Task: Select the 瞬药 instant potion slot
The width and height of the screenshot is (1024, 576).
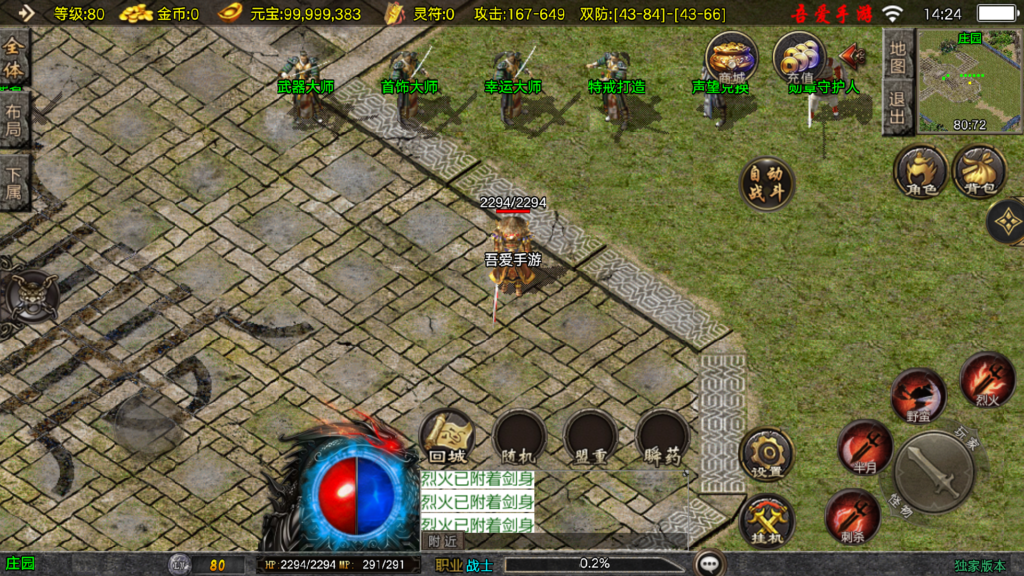Action: click(663, 438)
